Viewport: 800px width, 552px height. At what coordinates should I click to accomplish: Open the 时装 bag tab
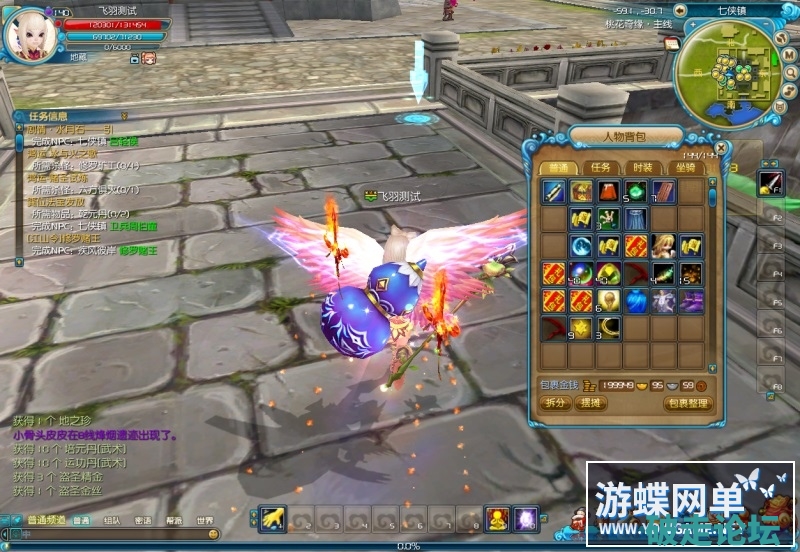(642, 168)
